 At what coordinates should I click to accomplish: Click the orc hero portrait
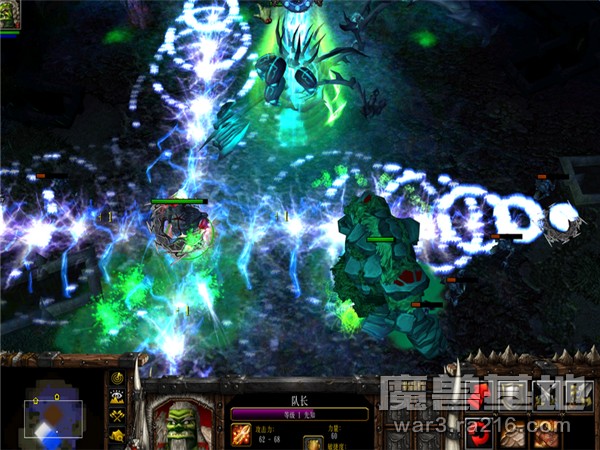point(183,420)
